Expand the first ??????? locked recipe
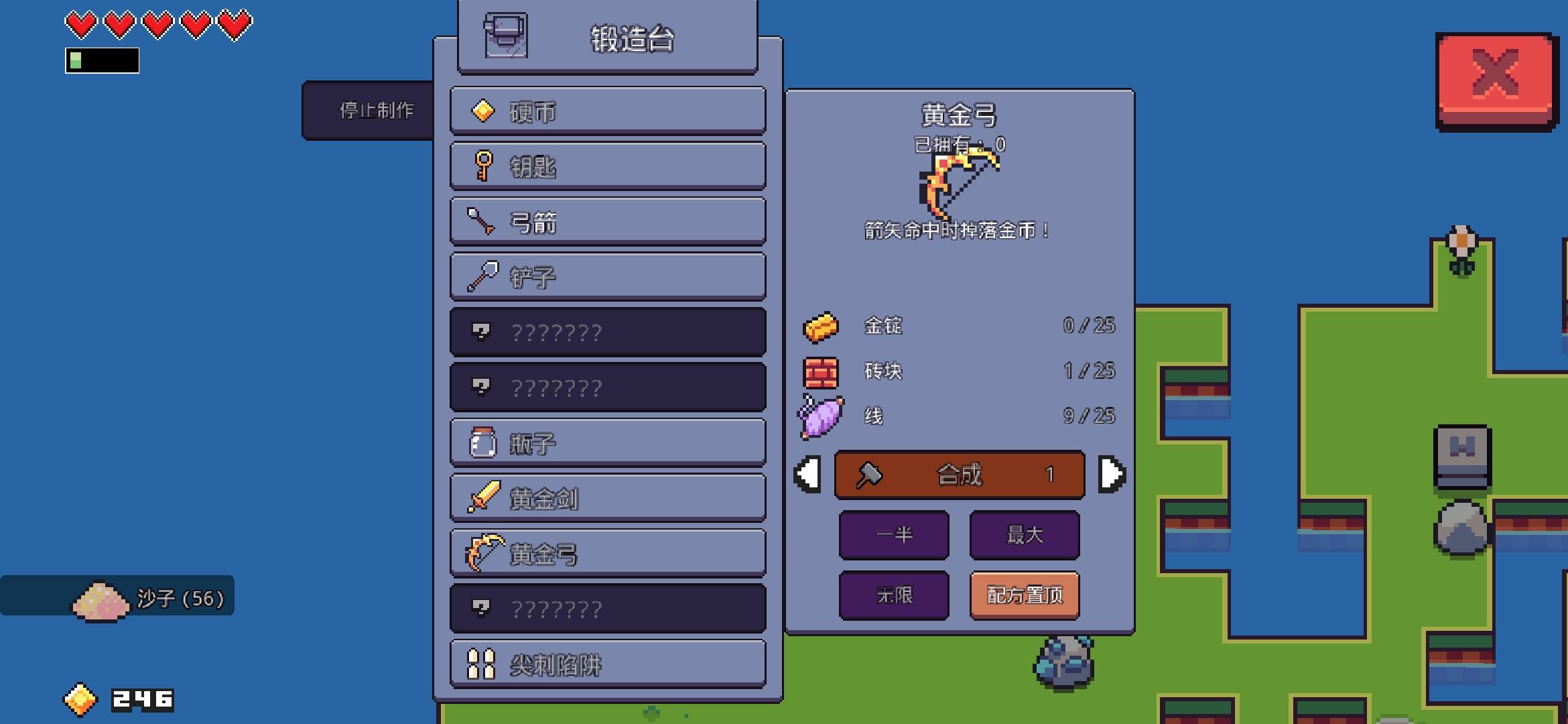This screenshot has width=1568, height=724. point(606,332)
